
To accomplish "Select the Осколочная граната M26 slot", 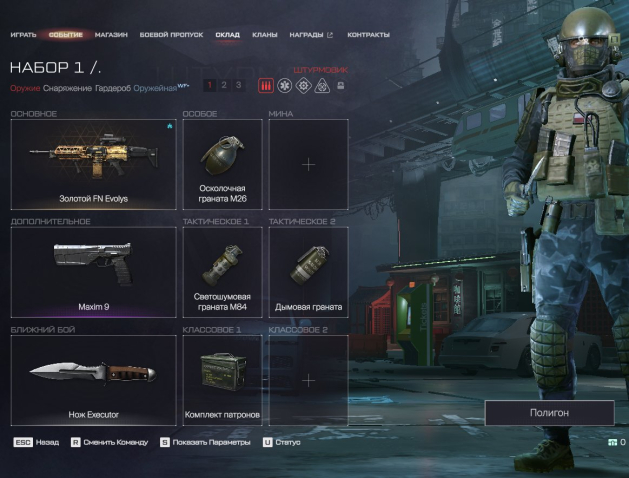I will coord(222,165).
